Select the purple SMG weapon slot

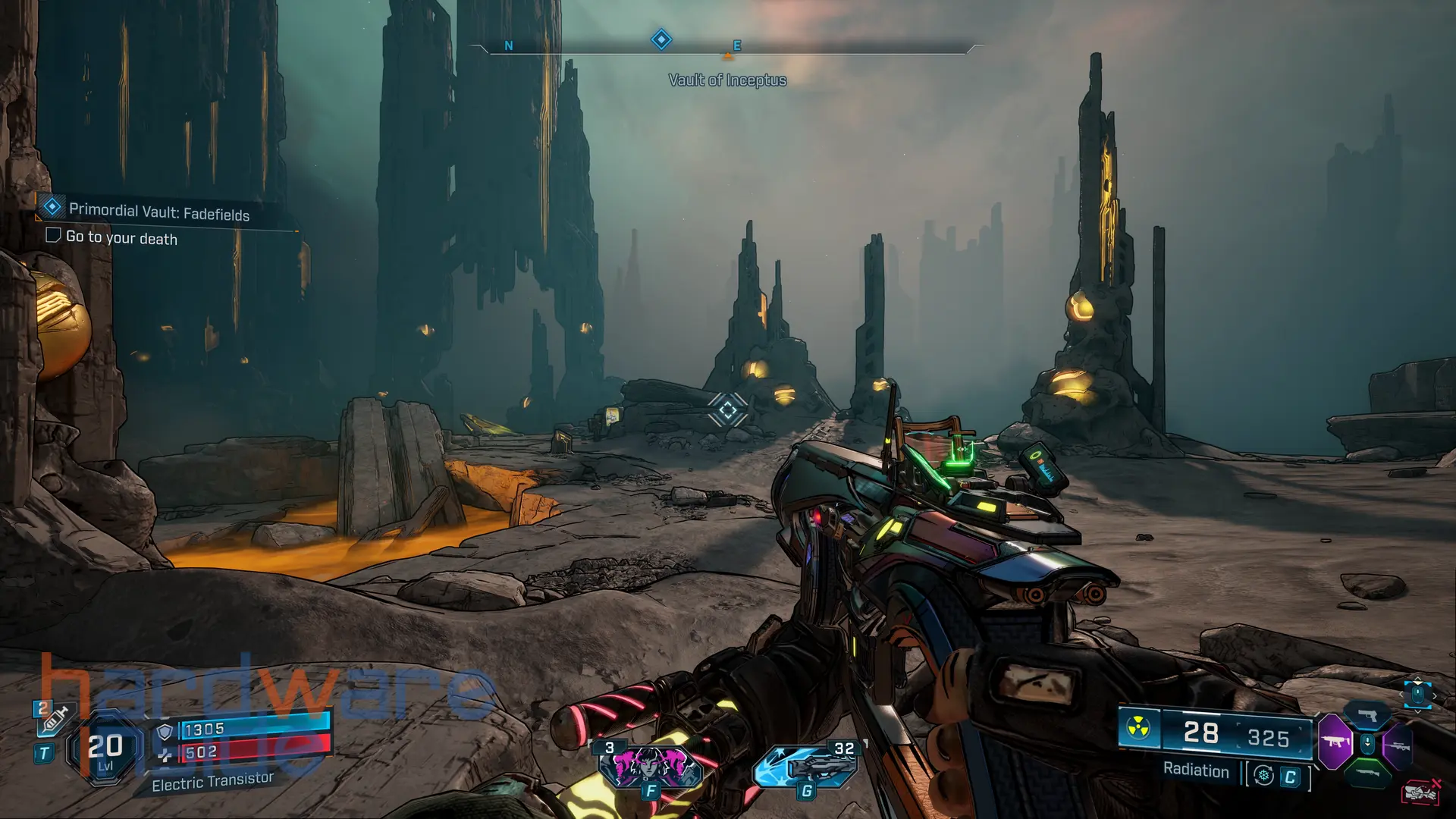(1335, 741)
